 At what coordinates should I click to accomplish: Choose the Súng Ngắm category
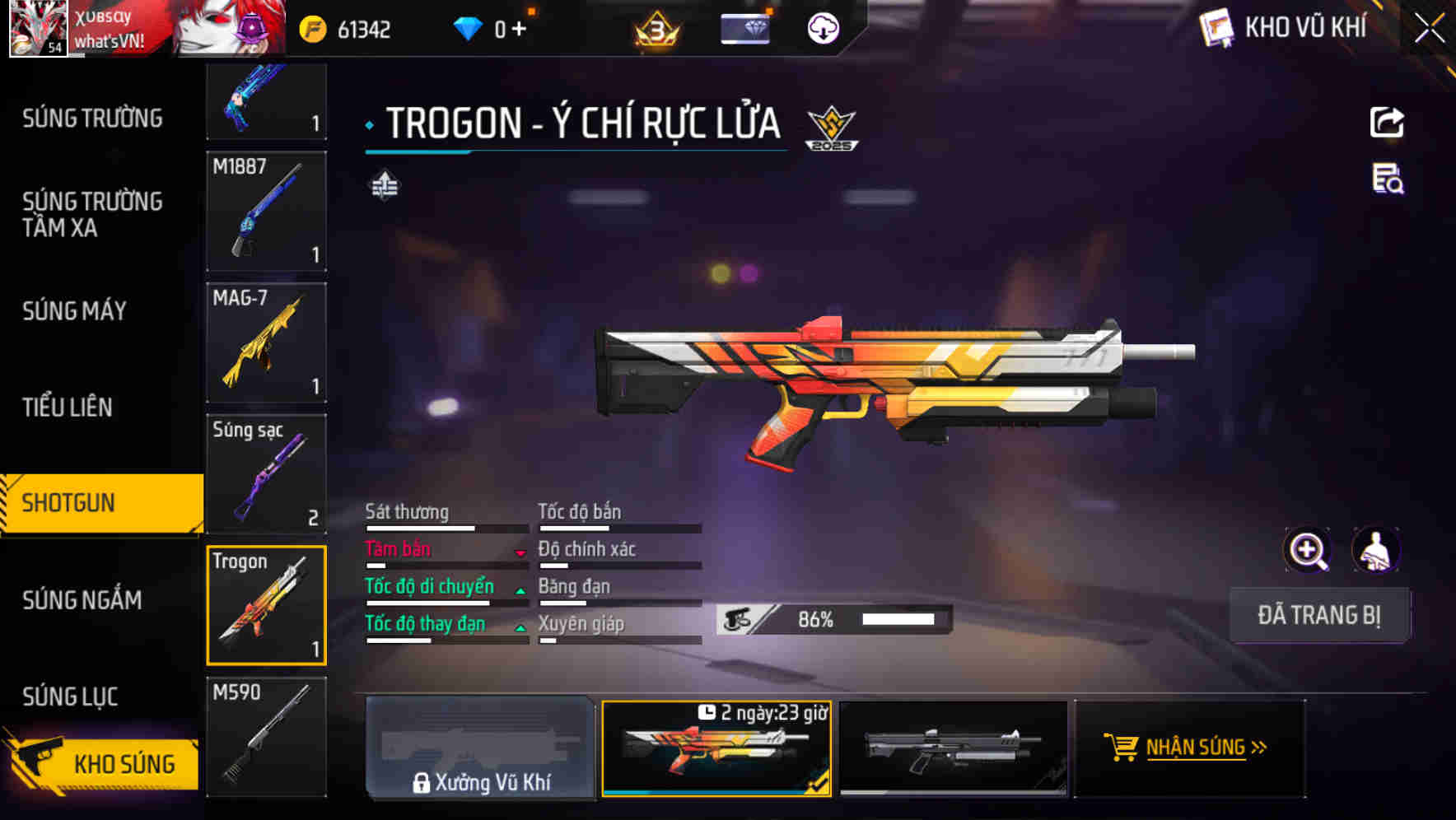(82, 600)
